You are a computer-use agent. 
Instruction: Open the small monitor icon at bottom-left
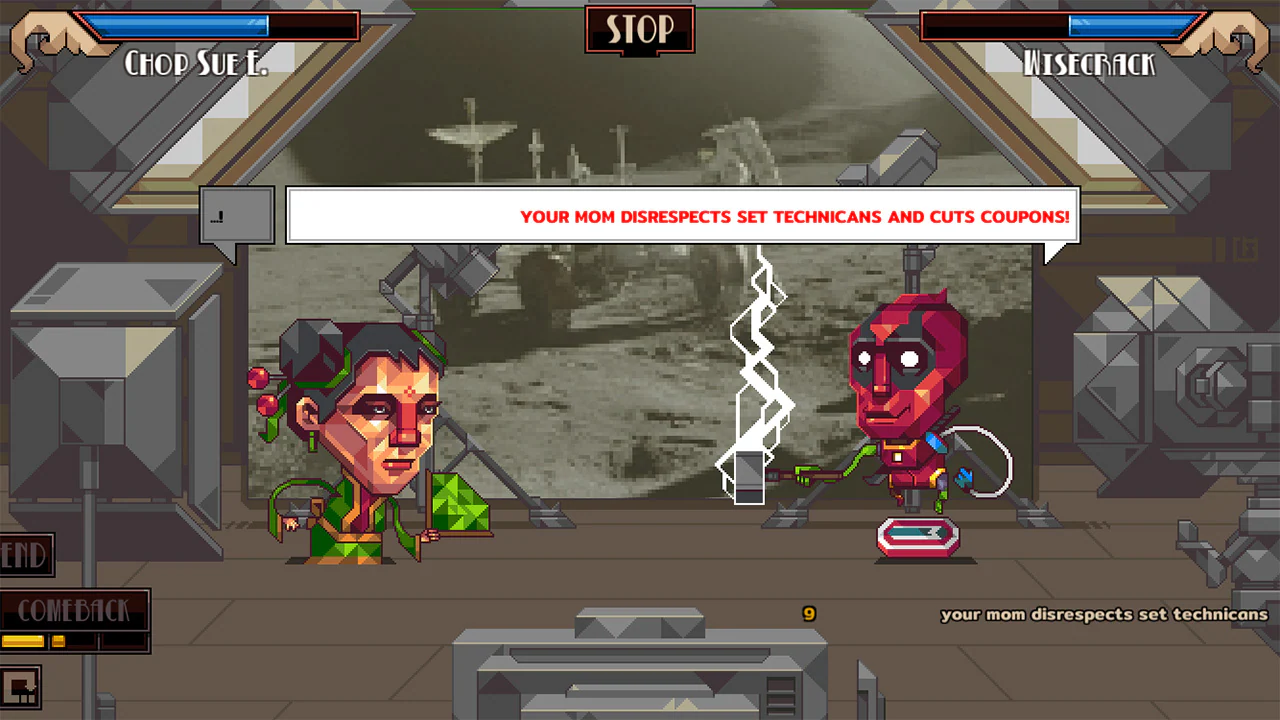[x=20, y=686]
